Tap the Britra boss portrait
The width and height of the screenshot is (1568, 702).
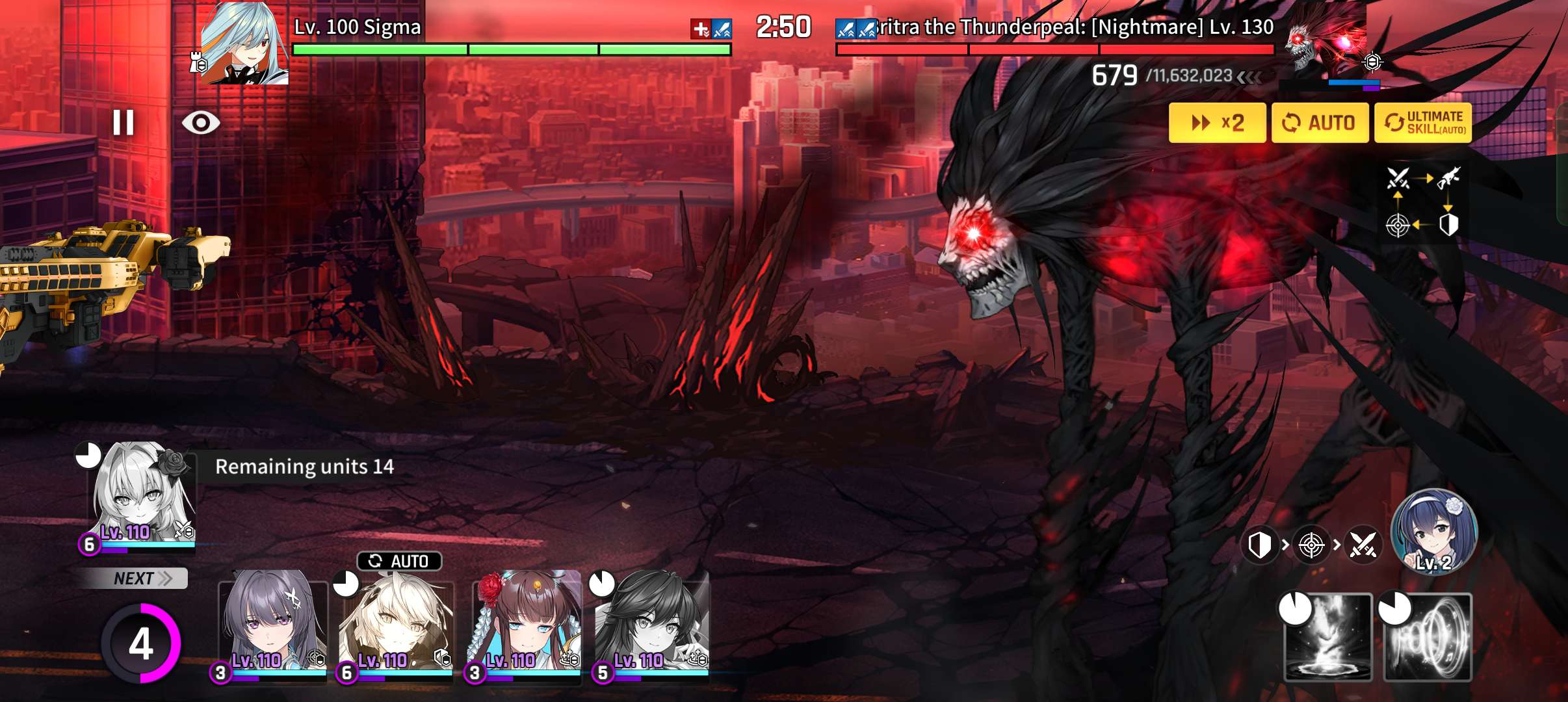tap(1326, 39)
